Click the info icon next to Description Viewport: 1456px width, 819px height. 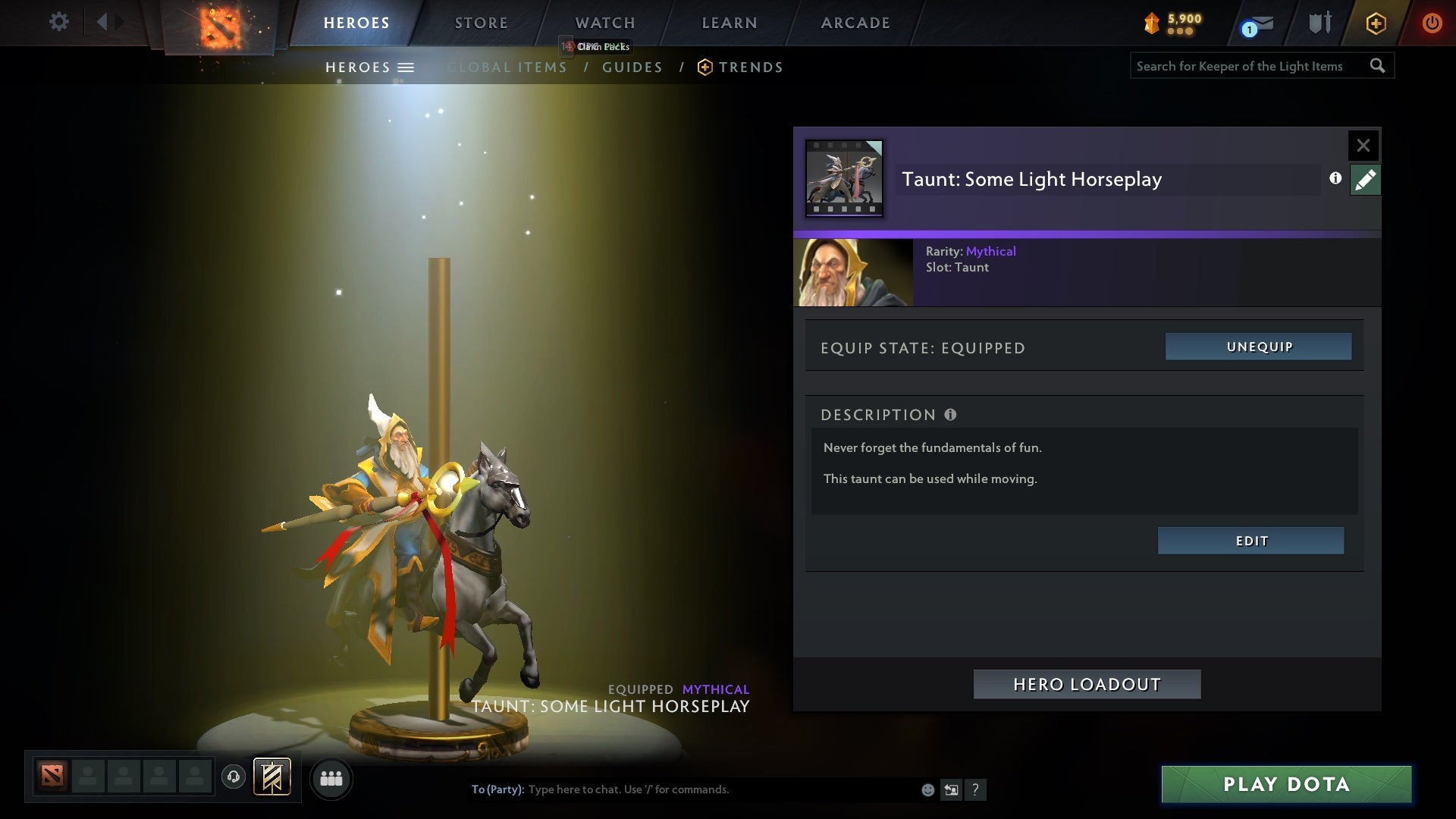pos(950,414)
